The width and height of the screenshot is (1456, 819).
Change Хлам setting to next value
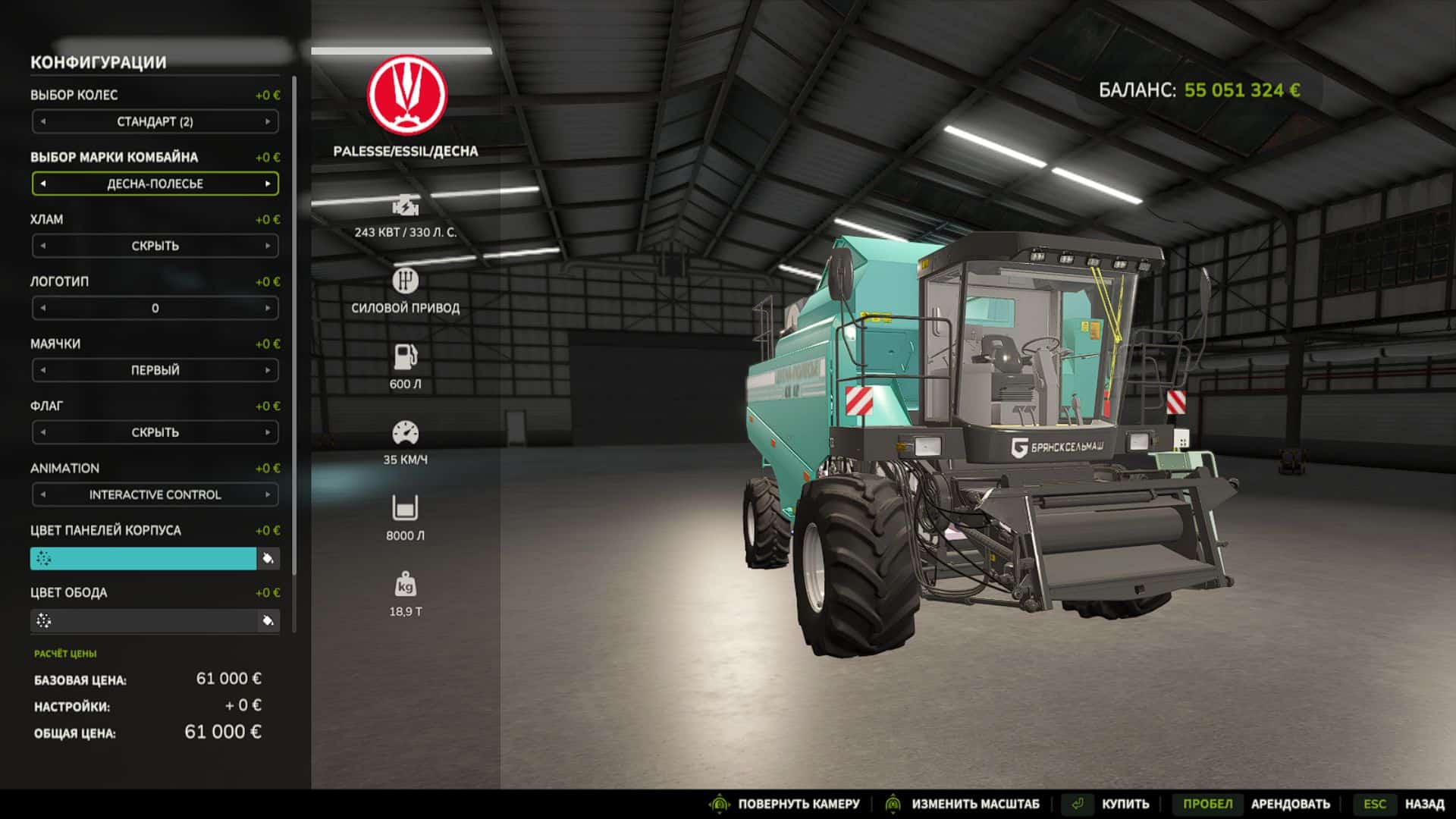pyautogui.click(x=268, y=246)
